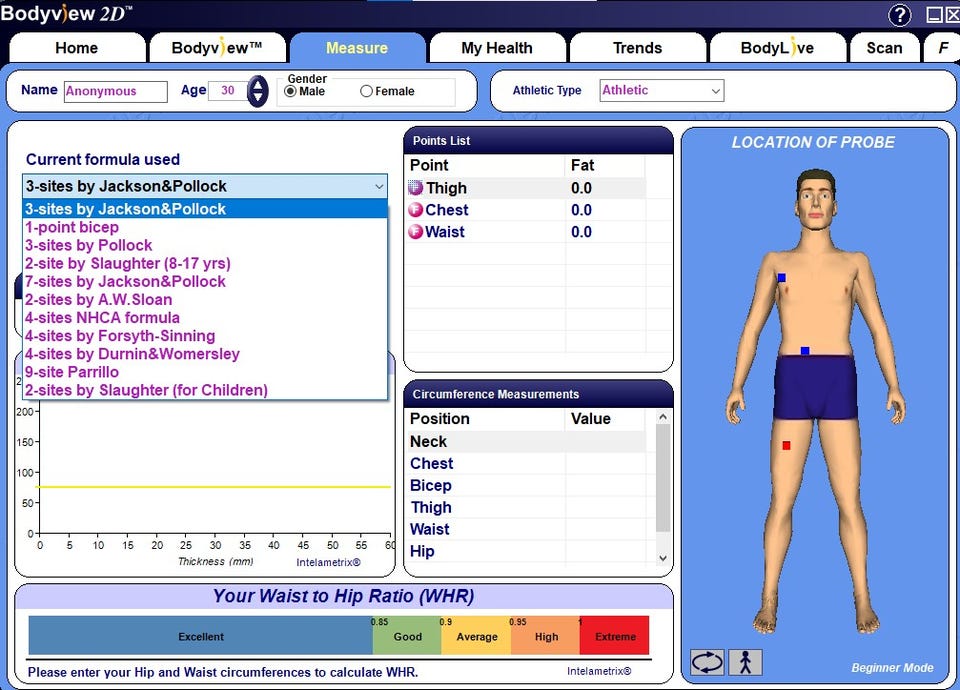Select the Hip circumference position

422,551
